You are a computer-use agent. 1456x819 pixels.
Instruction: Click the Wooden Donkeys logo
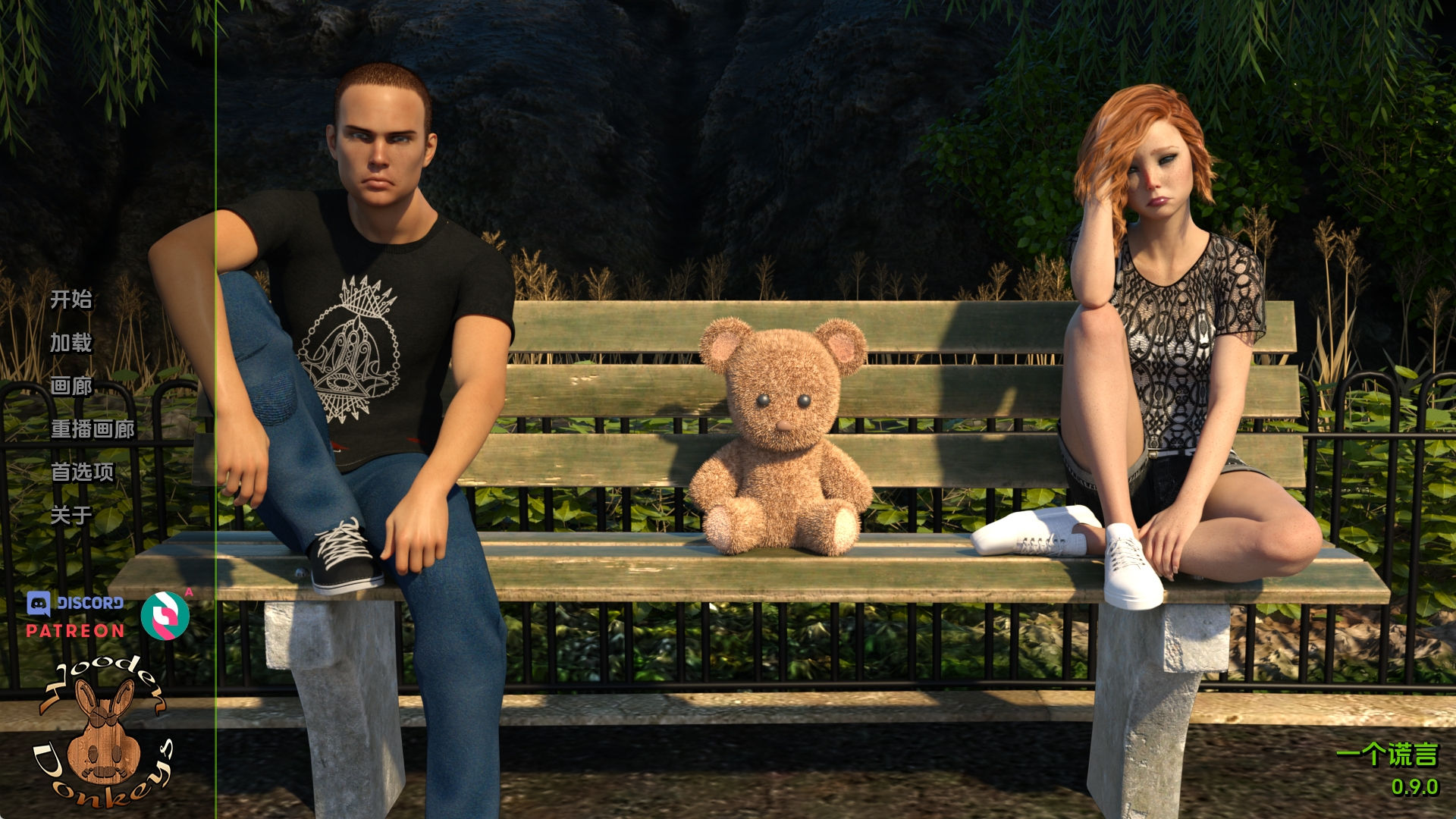(x=102, y=732)
